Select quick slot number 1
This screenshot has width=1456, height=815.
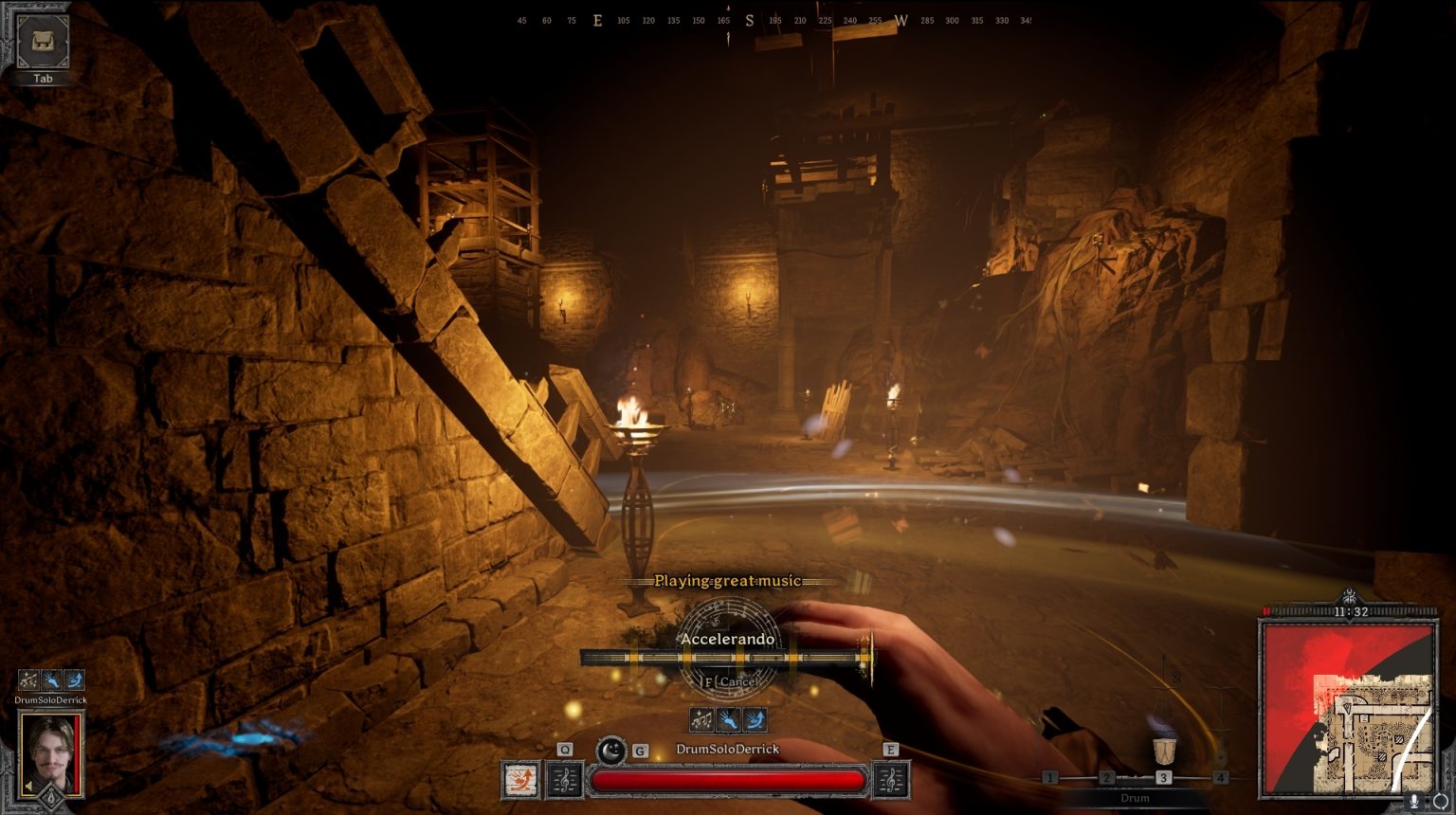(1049, 778)
